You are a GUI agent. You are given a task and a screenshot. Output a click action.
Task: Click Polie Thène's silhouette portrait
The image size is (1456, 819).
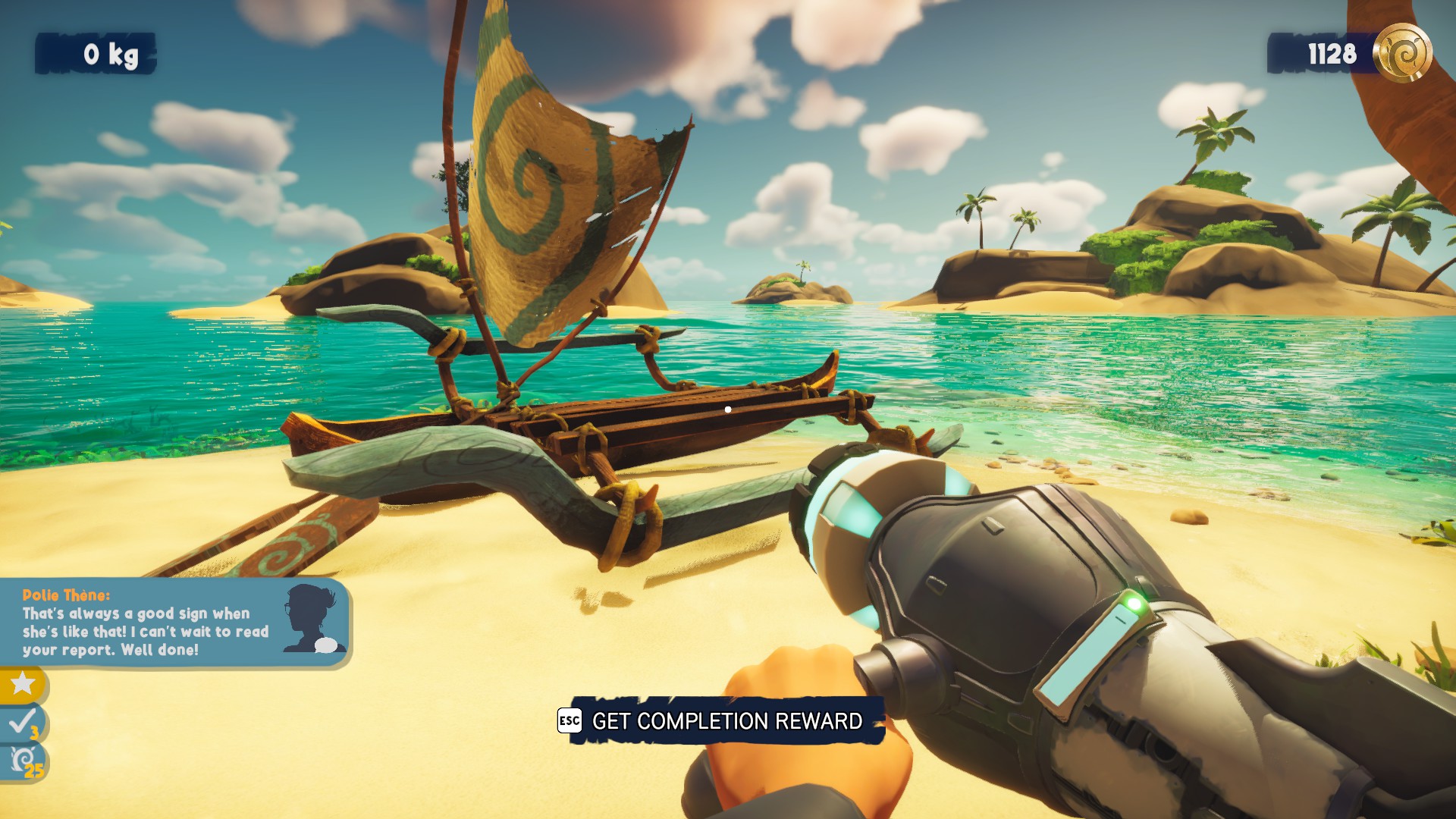(x=312, y=619)
